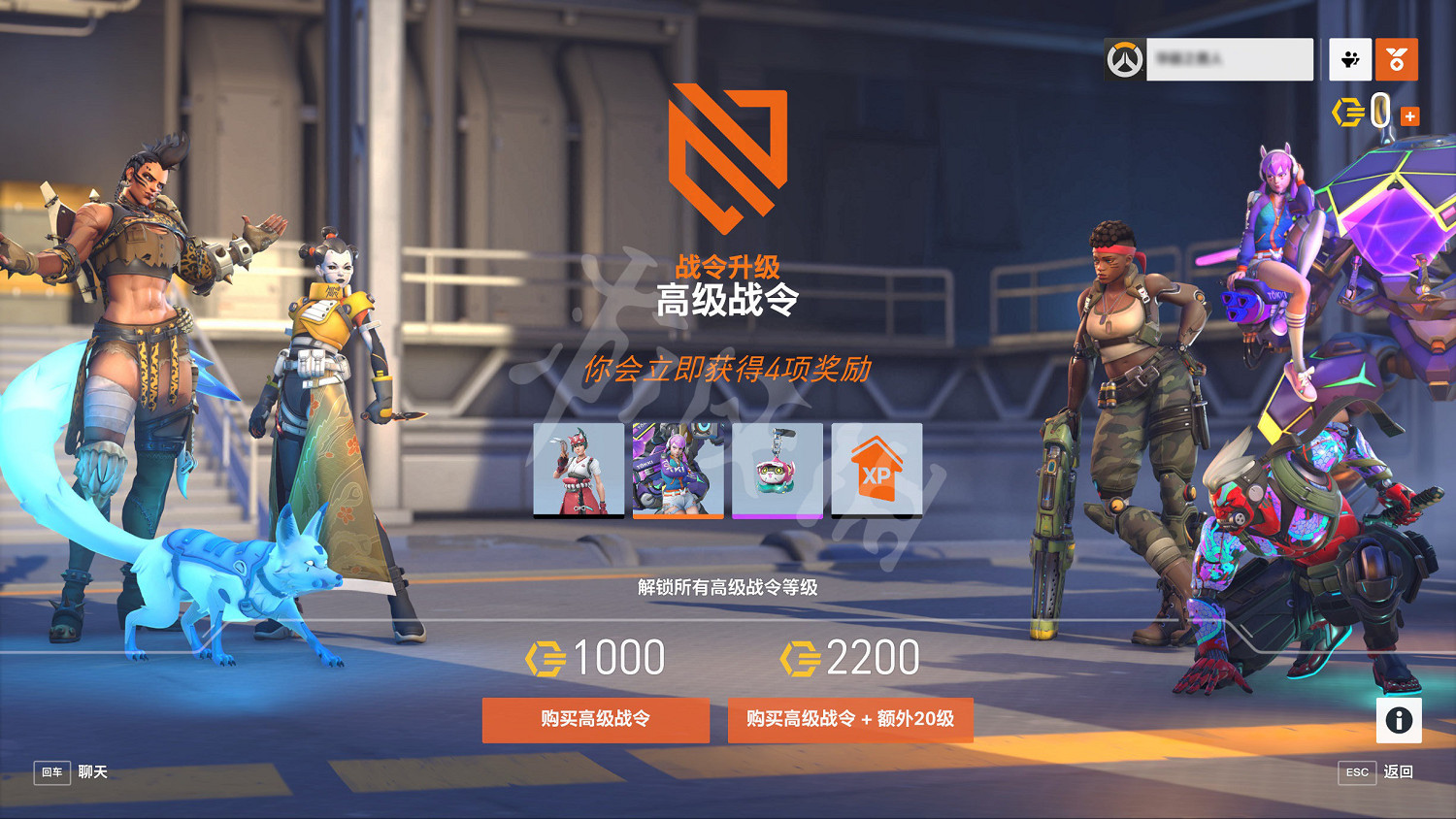
Task: Click the 购买高级战令 purchase button
Action: coord(595,720)
